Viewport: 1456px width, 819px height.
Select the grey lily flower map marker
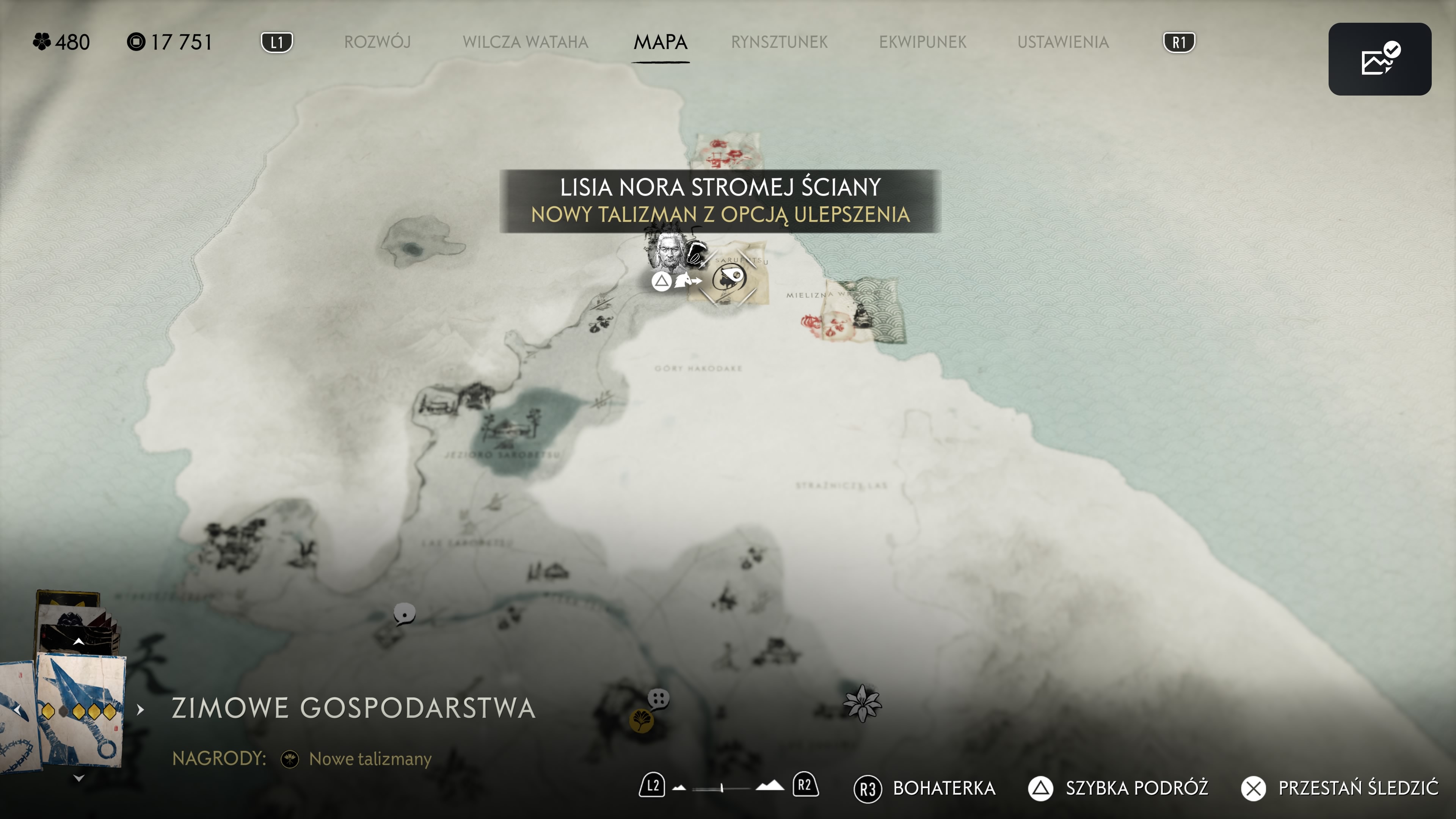point(861,703)
